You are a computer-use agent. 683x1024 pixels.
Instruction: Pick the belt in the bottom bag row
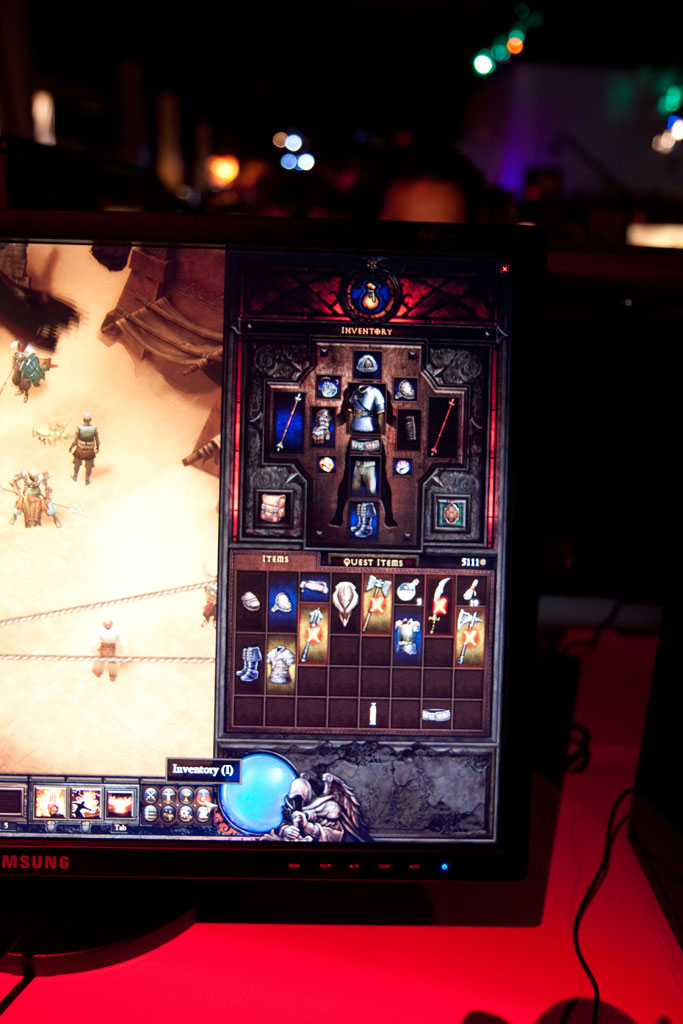pos(436,714)
